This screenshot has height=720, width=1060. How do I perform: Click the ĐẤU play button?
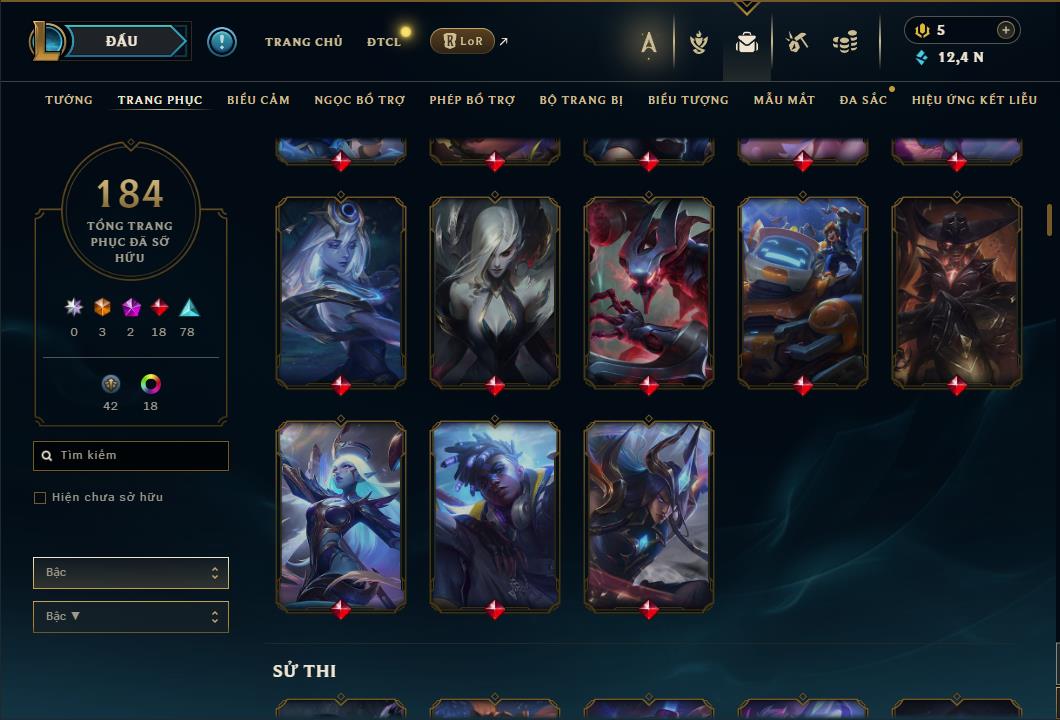(121, 41)
